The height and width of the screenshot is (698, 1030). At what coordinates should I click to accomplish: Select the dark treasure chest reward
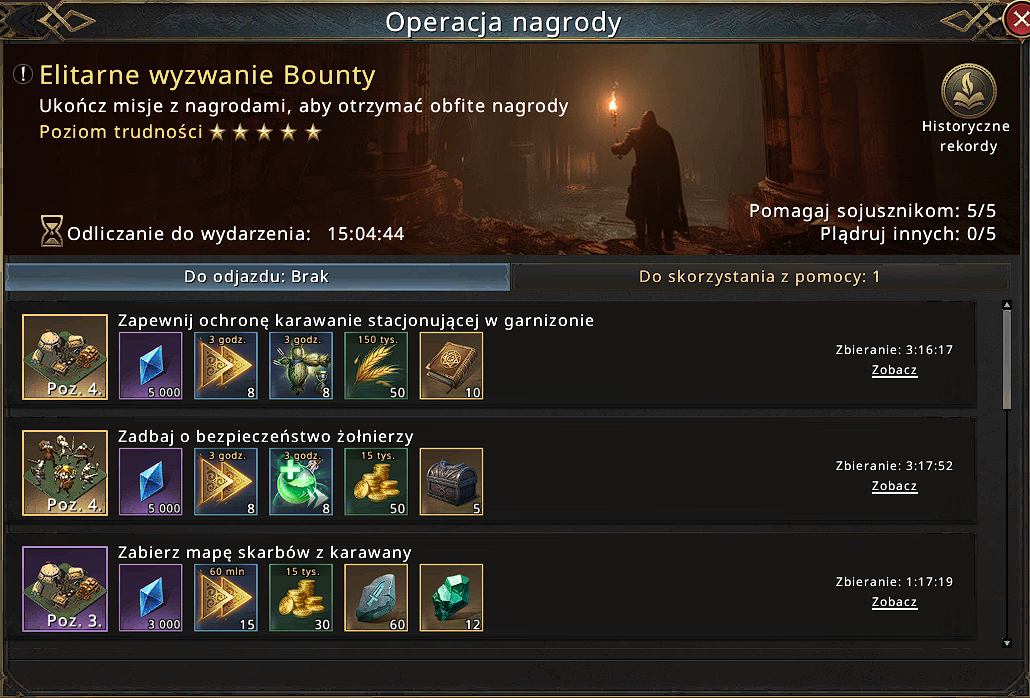451,482
